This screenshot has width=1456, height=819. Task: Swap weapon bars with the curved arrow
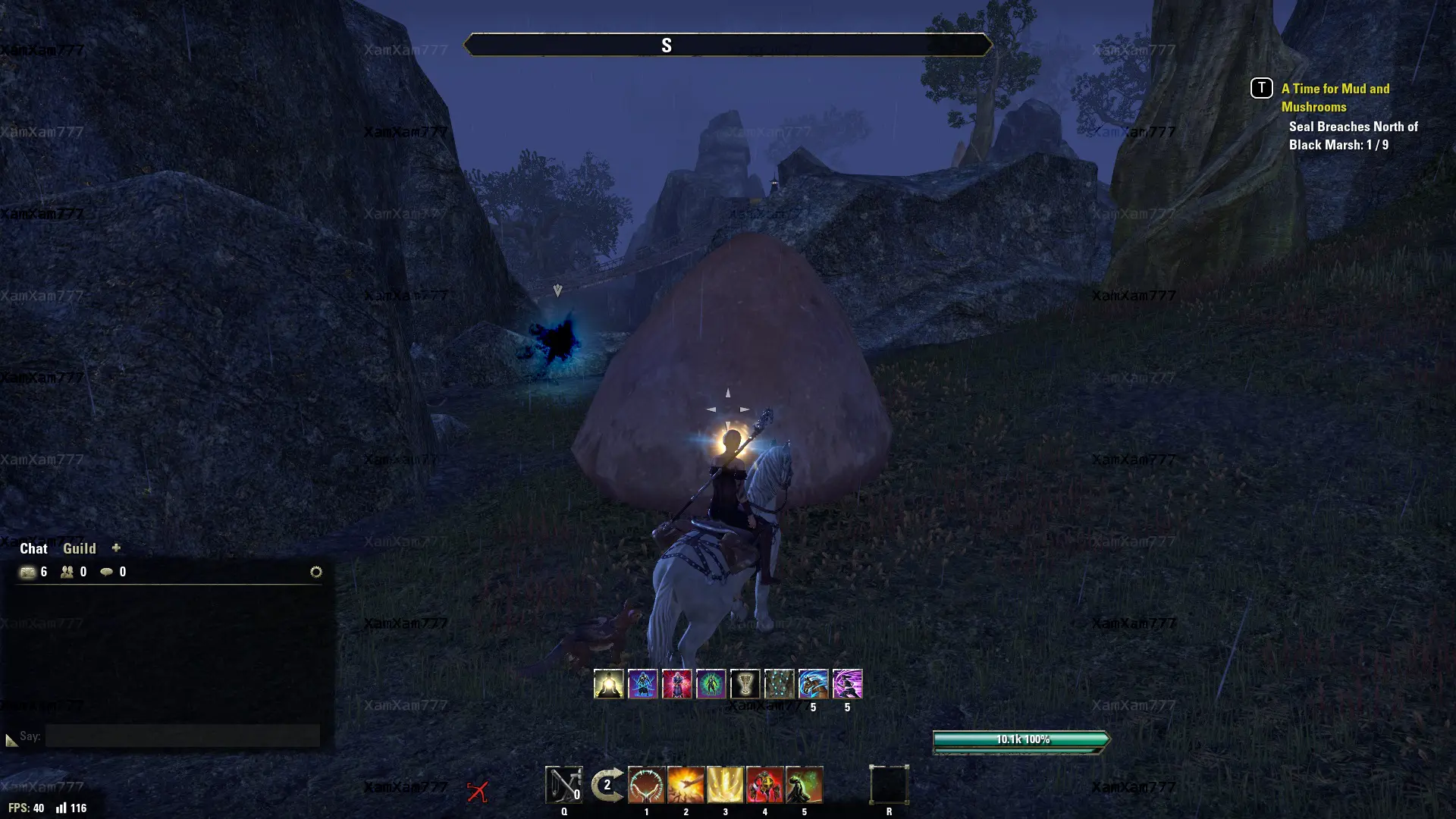click(x=607, y=785)
